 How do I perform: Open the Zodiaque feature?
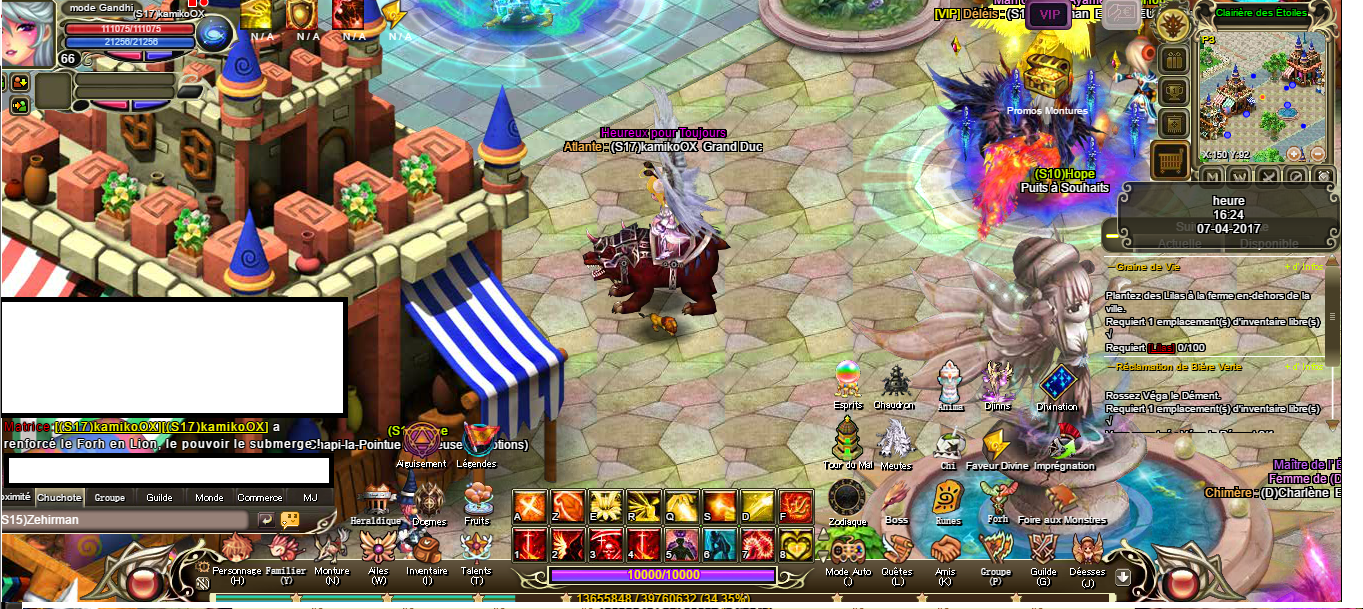click(x=847, y=499)
